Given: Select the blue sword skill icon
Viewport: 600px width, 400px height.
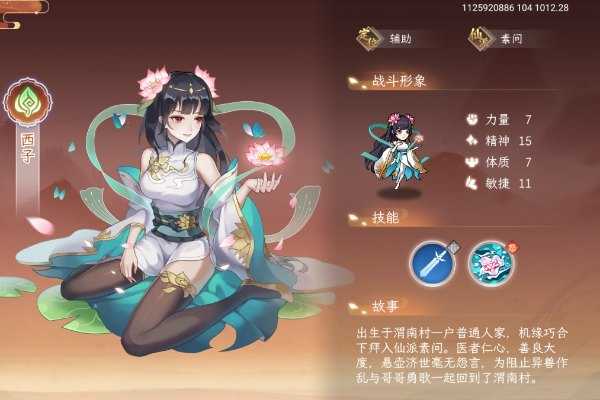Looking at the screenshot, I should tap(432, 263).
